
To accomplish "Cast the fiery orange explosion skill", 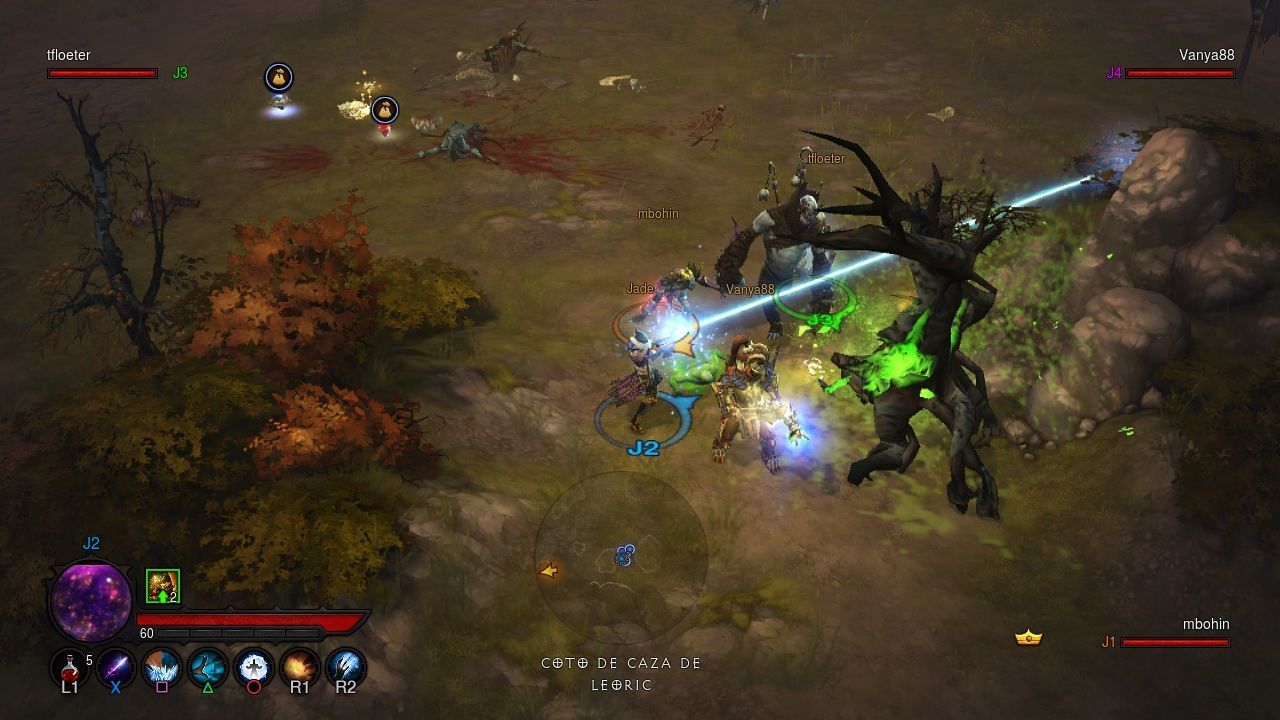I will [x=300, y=666].
